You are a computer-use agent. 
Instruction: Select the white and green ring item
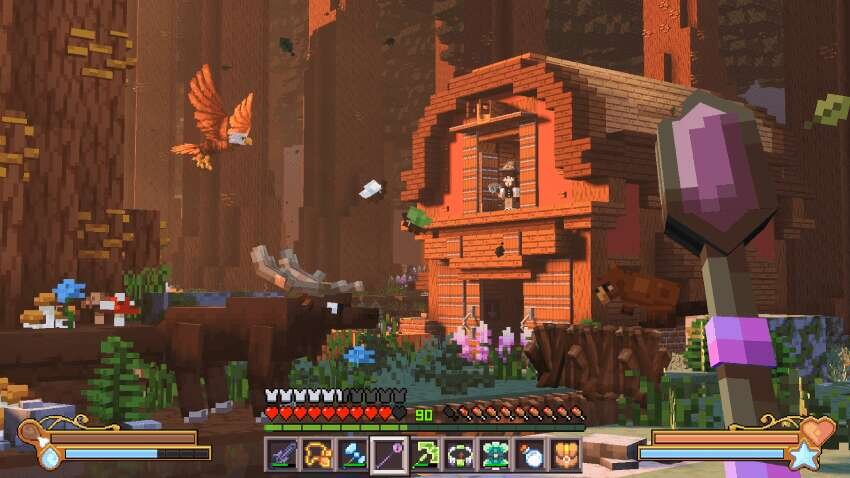pos(459,455)
